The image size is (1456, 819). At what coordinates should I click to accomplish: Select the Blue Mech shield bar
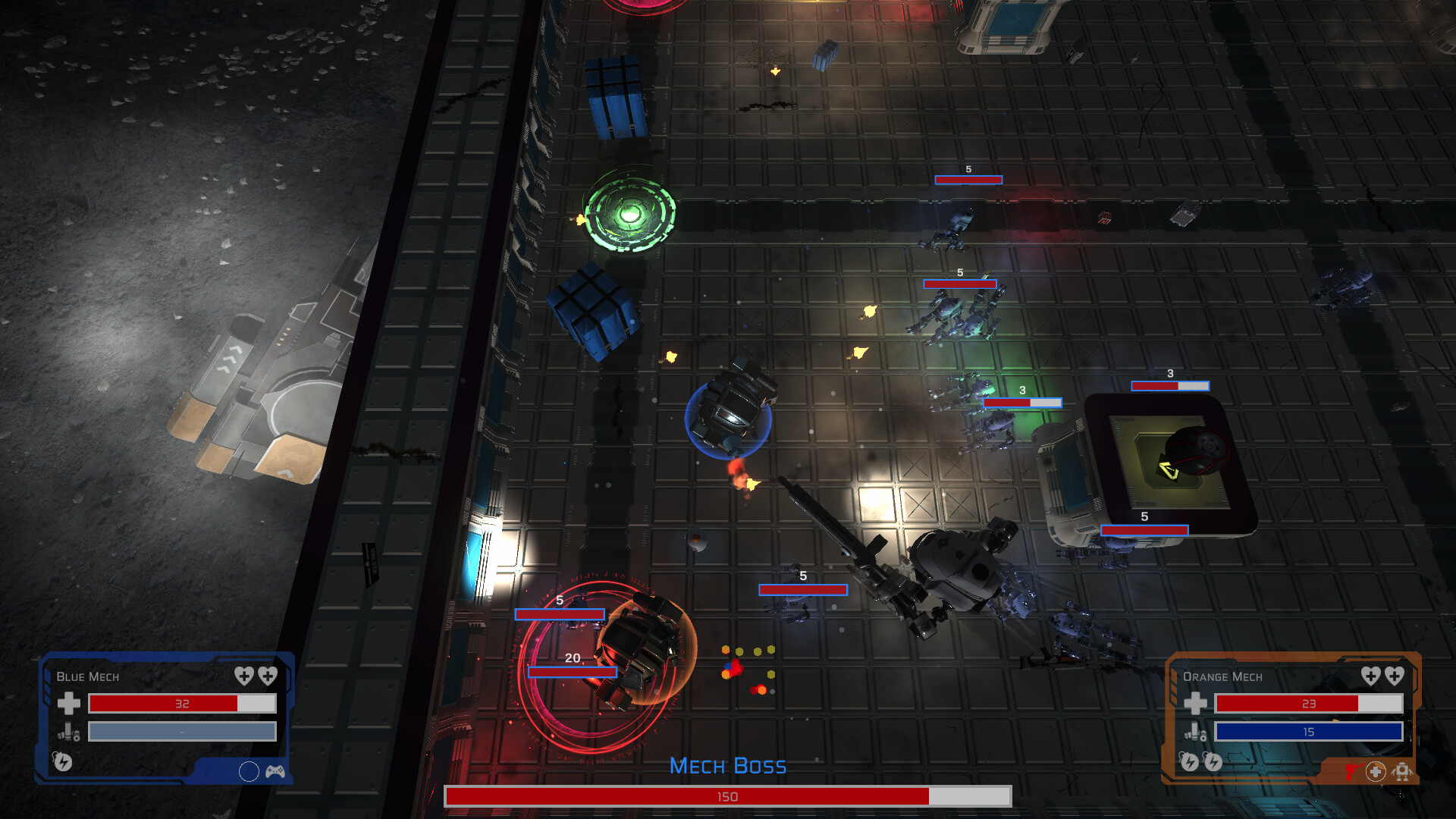[182, 732]
